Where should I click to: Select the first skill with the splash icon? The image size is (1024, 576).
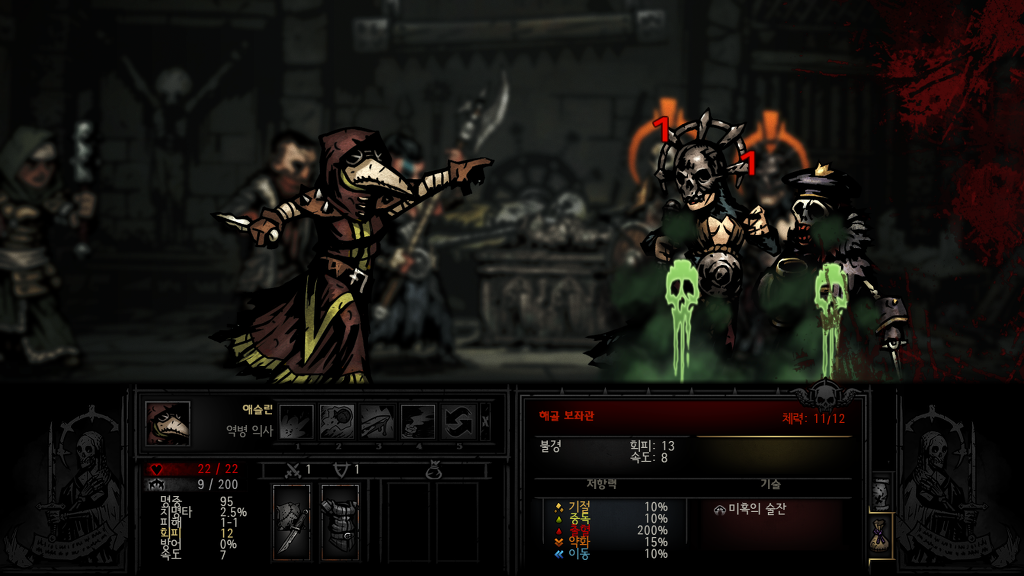click(297, 422)
